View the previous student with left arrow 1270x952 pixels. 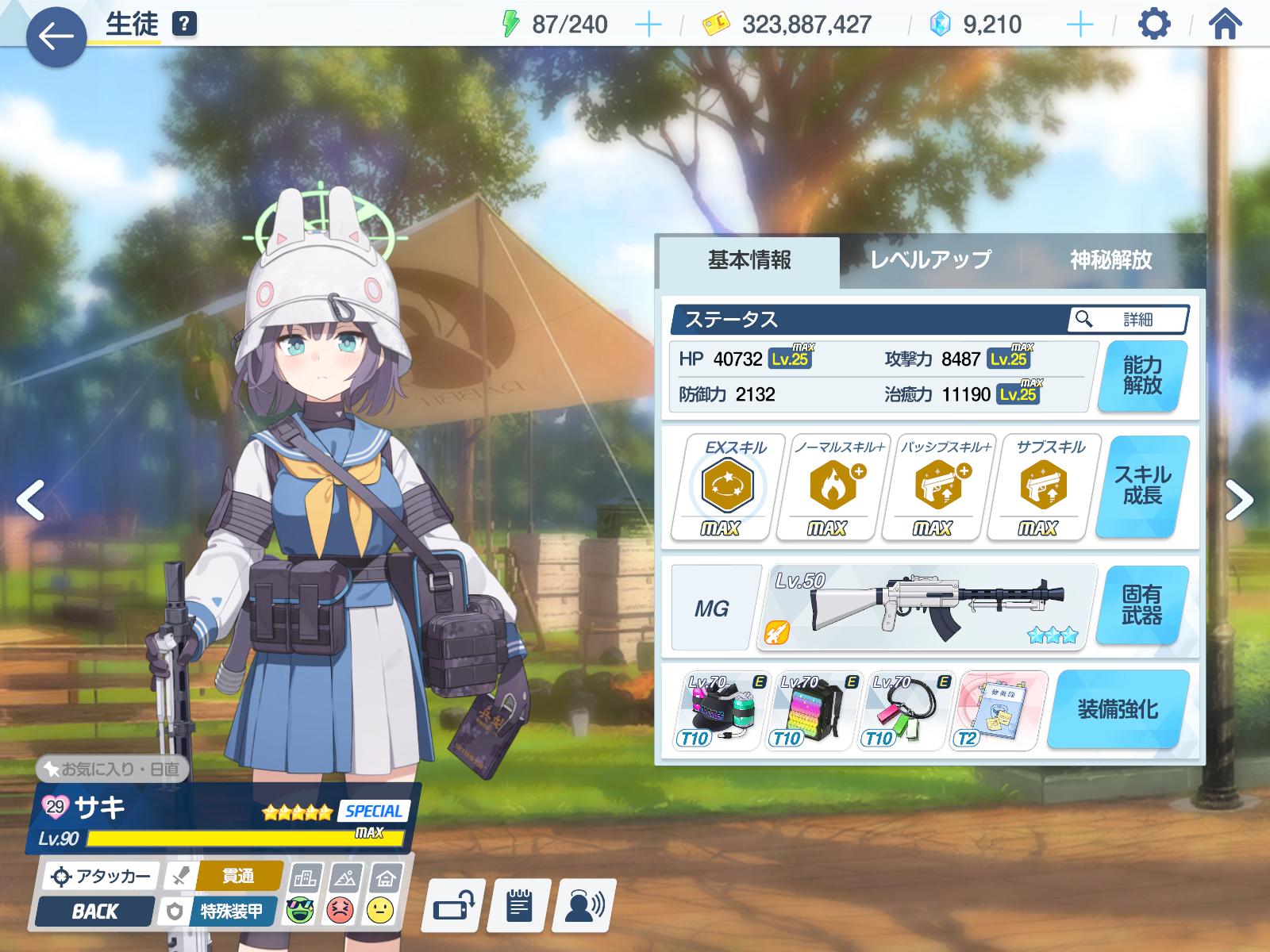pyautogui.click(x=30, y=500)
